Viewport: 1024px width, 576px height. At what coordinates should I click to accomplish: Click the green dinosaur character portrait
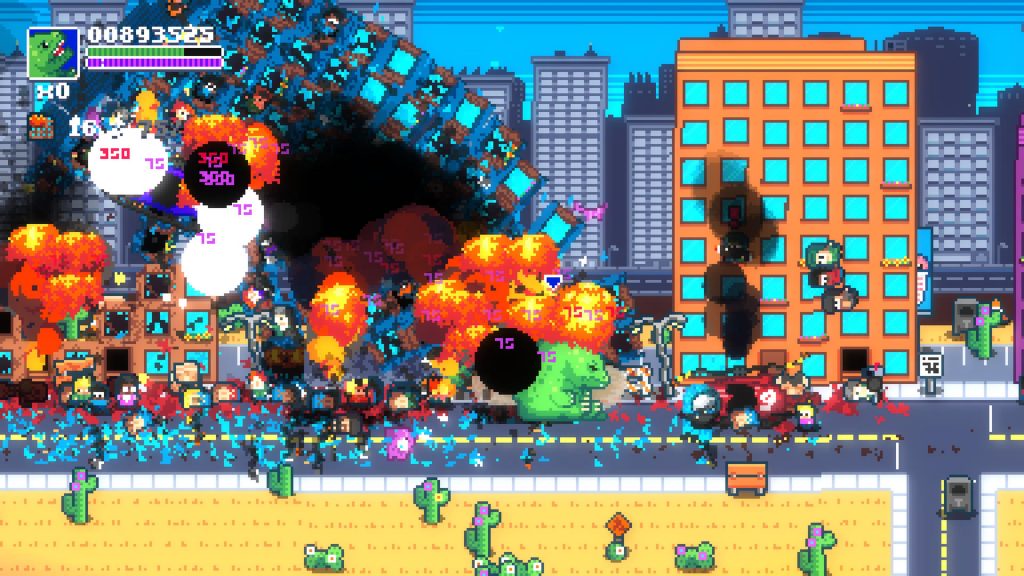pyautogui.click(x=52, y=52)
